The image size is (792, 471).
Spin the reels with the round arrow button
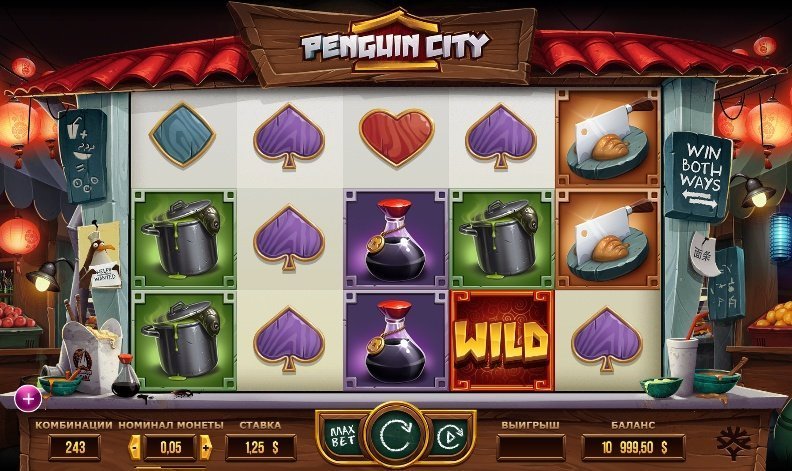tap(395, 437)
